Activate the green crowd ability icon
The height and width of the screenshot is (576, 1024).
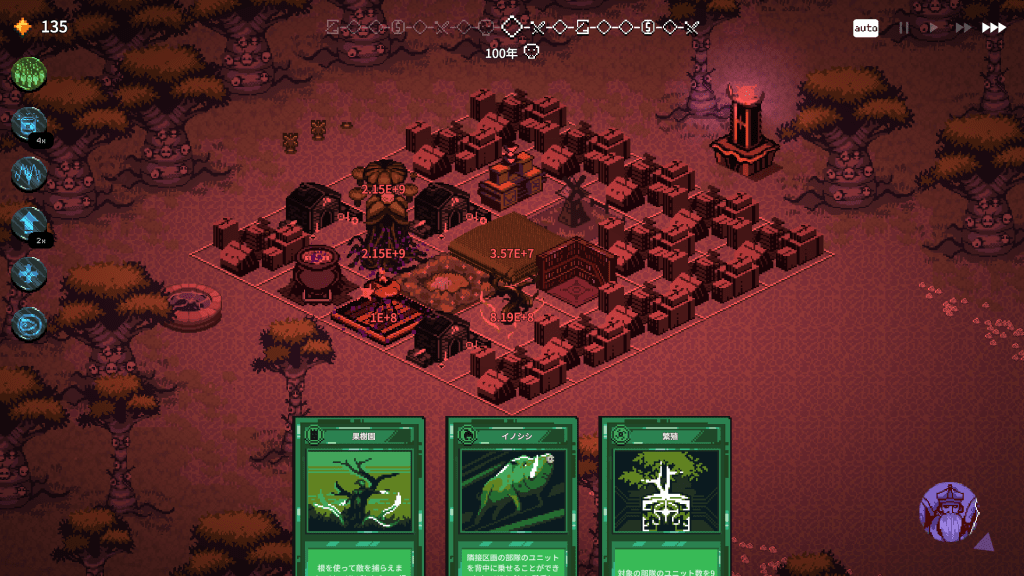click(29, 75)
